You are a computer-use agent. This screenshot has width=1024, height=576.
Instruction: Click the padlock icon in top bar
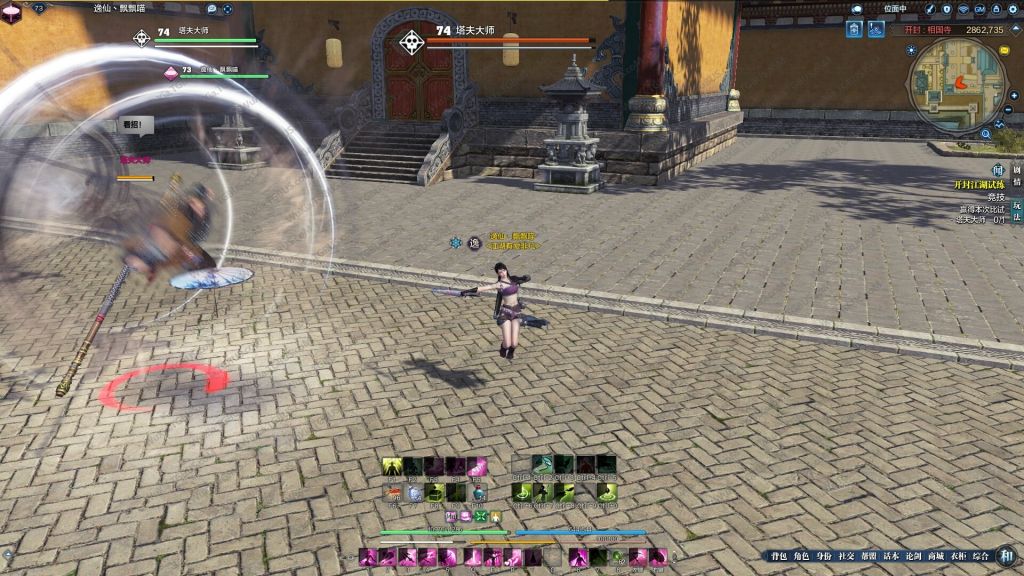(x=998, y=9)
